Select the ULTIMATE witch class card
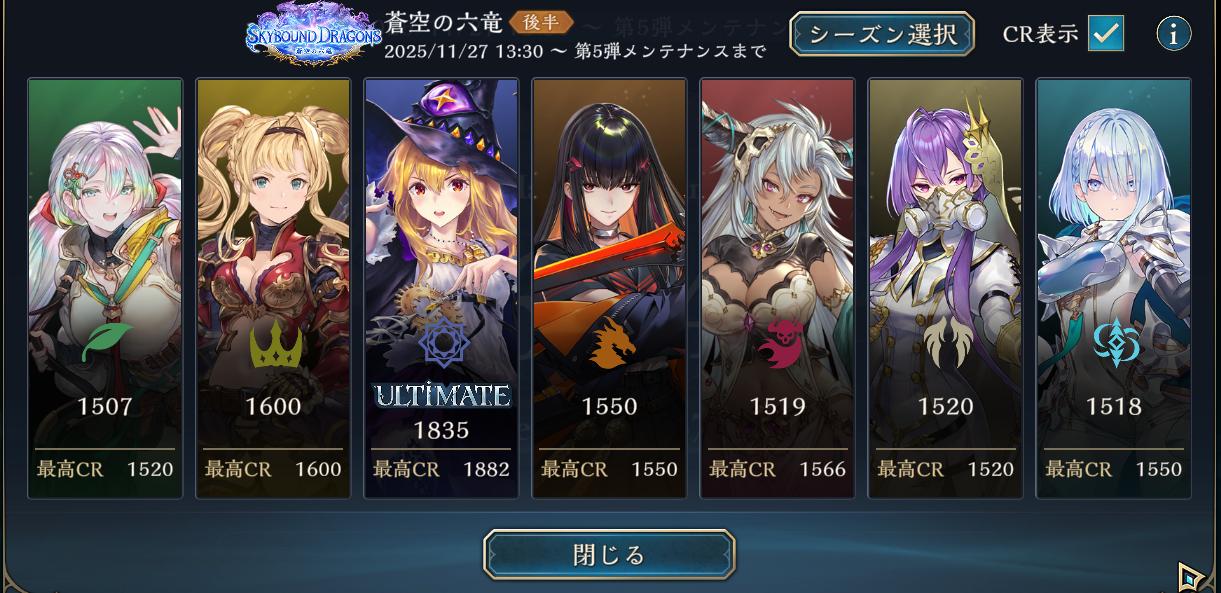The image size is (1221, 593). [441, 288]
